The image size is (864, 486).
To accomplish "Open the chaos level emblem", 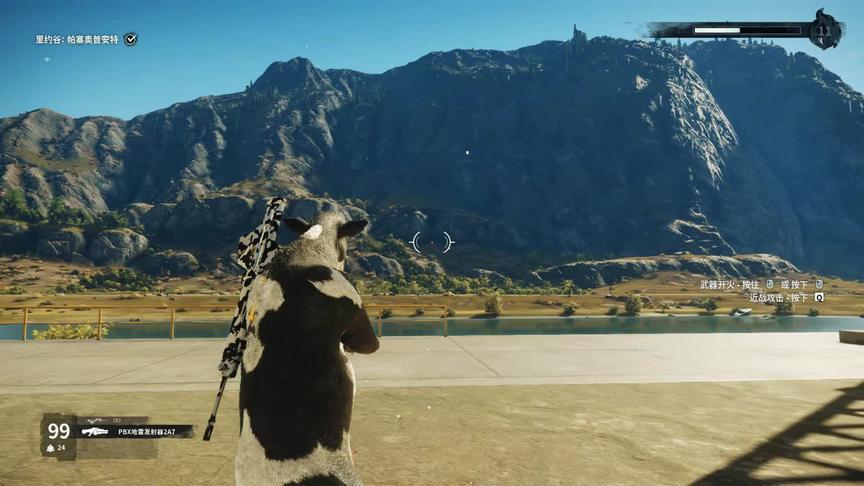I will (x=825, y=30).
